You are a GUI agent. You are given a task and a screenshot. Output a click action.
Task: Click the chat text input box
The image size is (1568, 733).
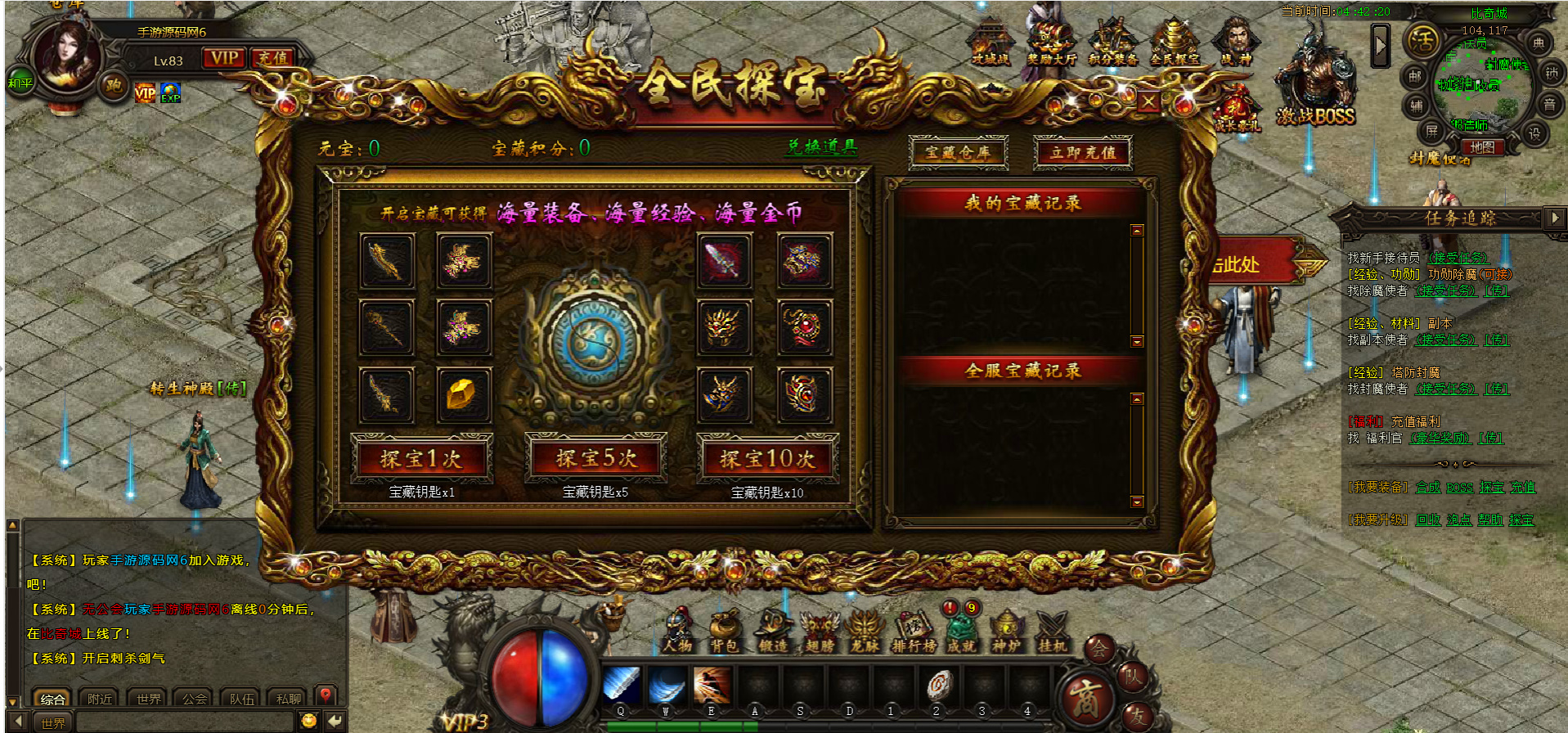184,722
